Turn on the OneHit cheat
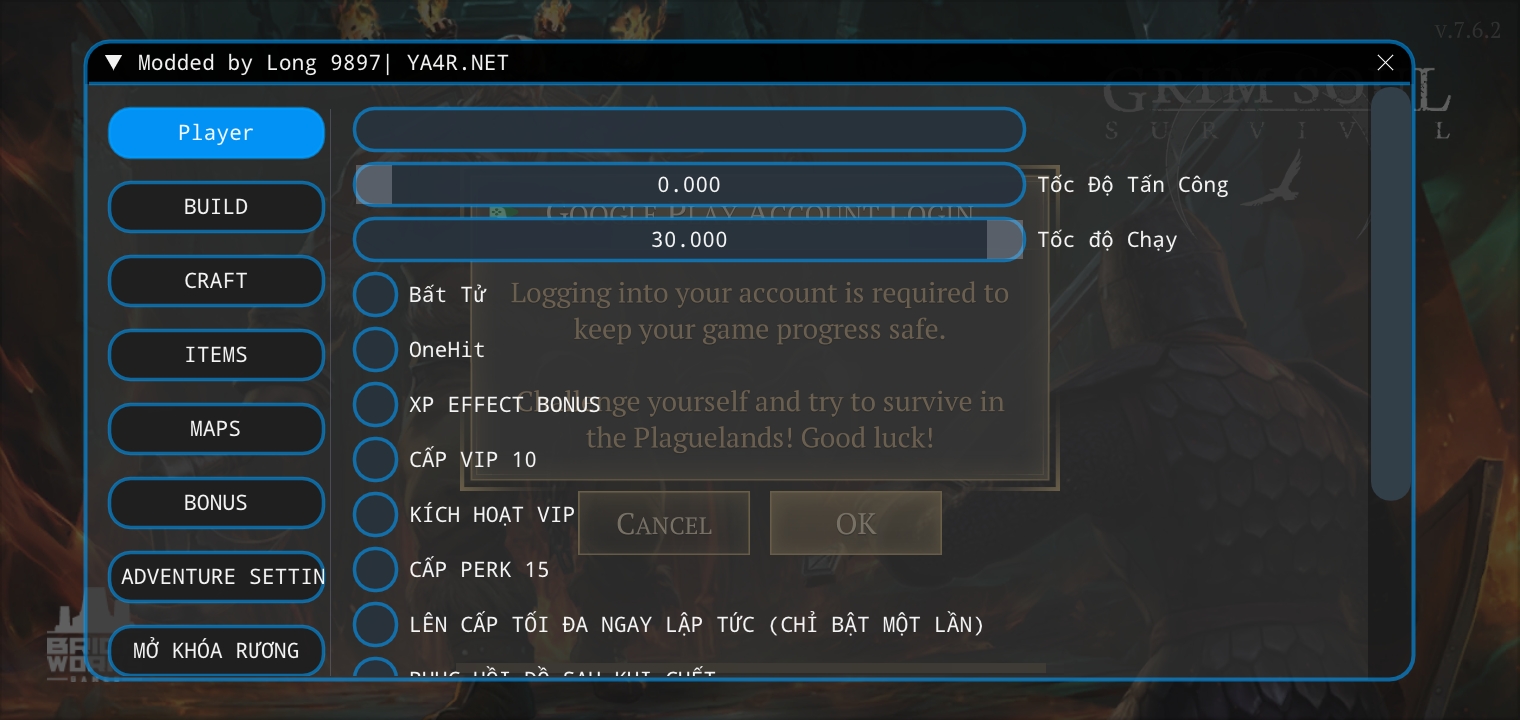The height and width of the screenshot is (720, 1520). (375, 349)
